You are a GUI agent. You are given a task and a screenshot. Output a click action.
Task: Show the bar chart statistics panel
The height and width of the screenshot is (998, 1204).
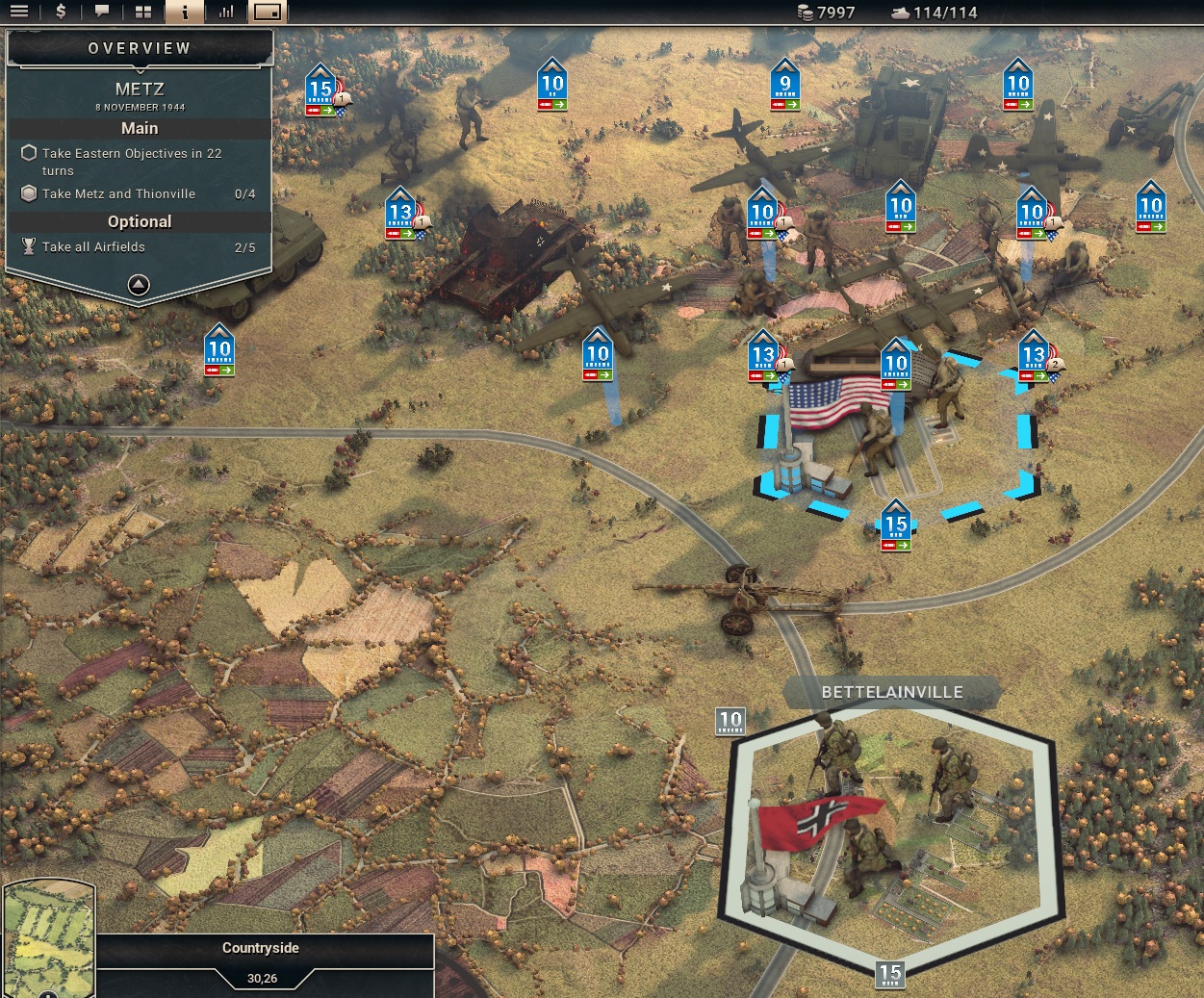point(226,13)
